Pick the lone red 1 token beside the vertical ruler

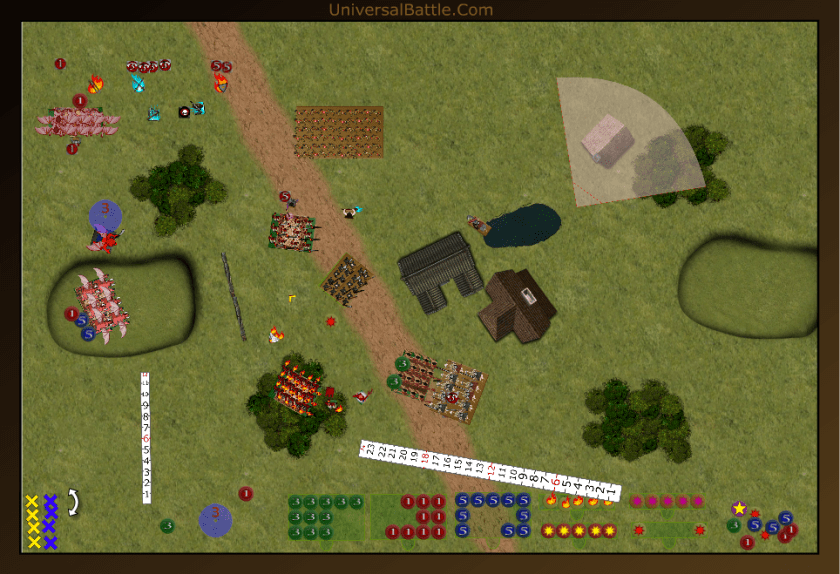pyautogui.click(x=245, y=493)
